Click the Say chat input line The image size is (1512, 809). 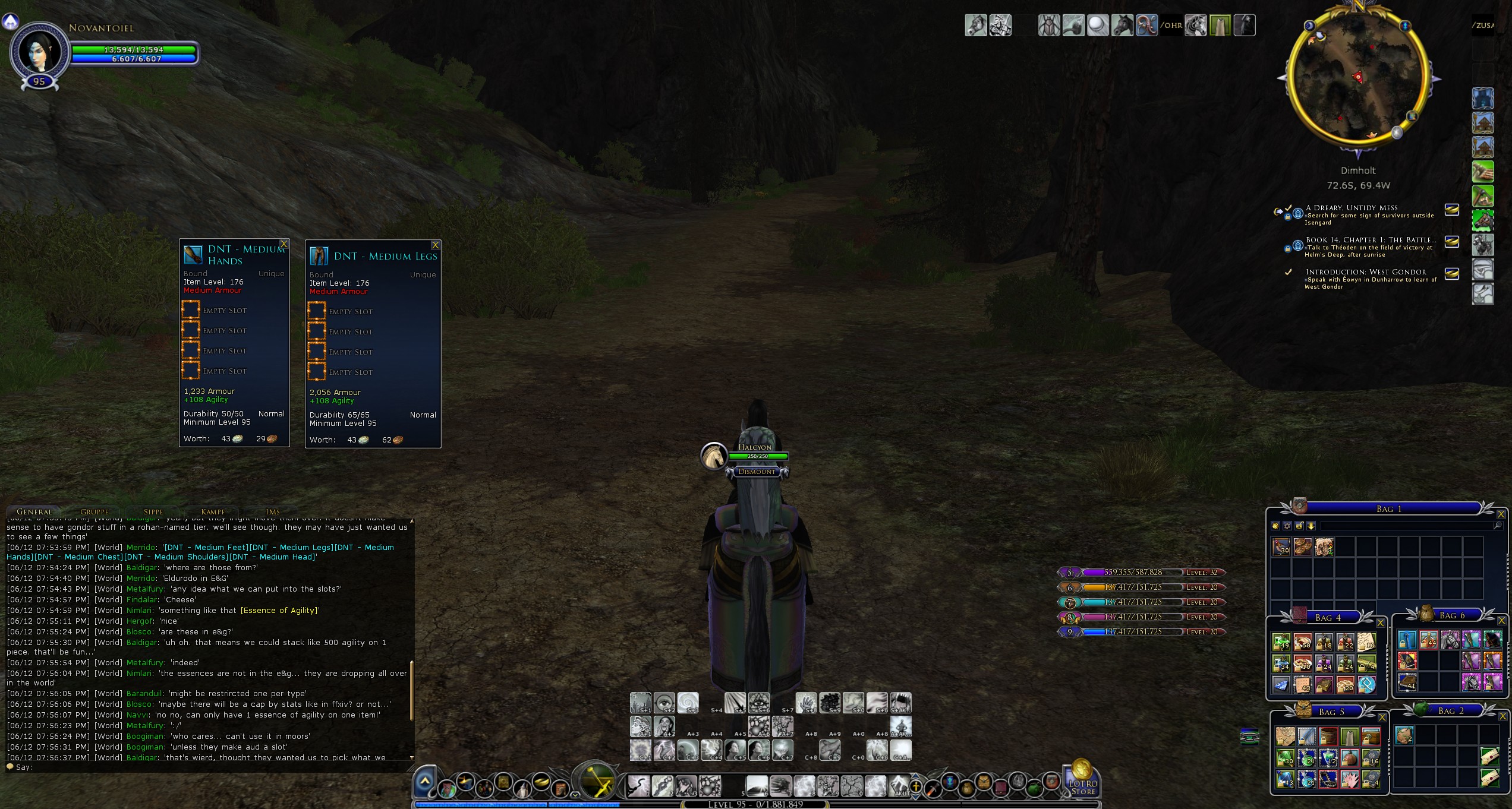(208, 767)
